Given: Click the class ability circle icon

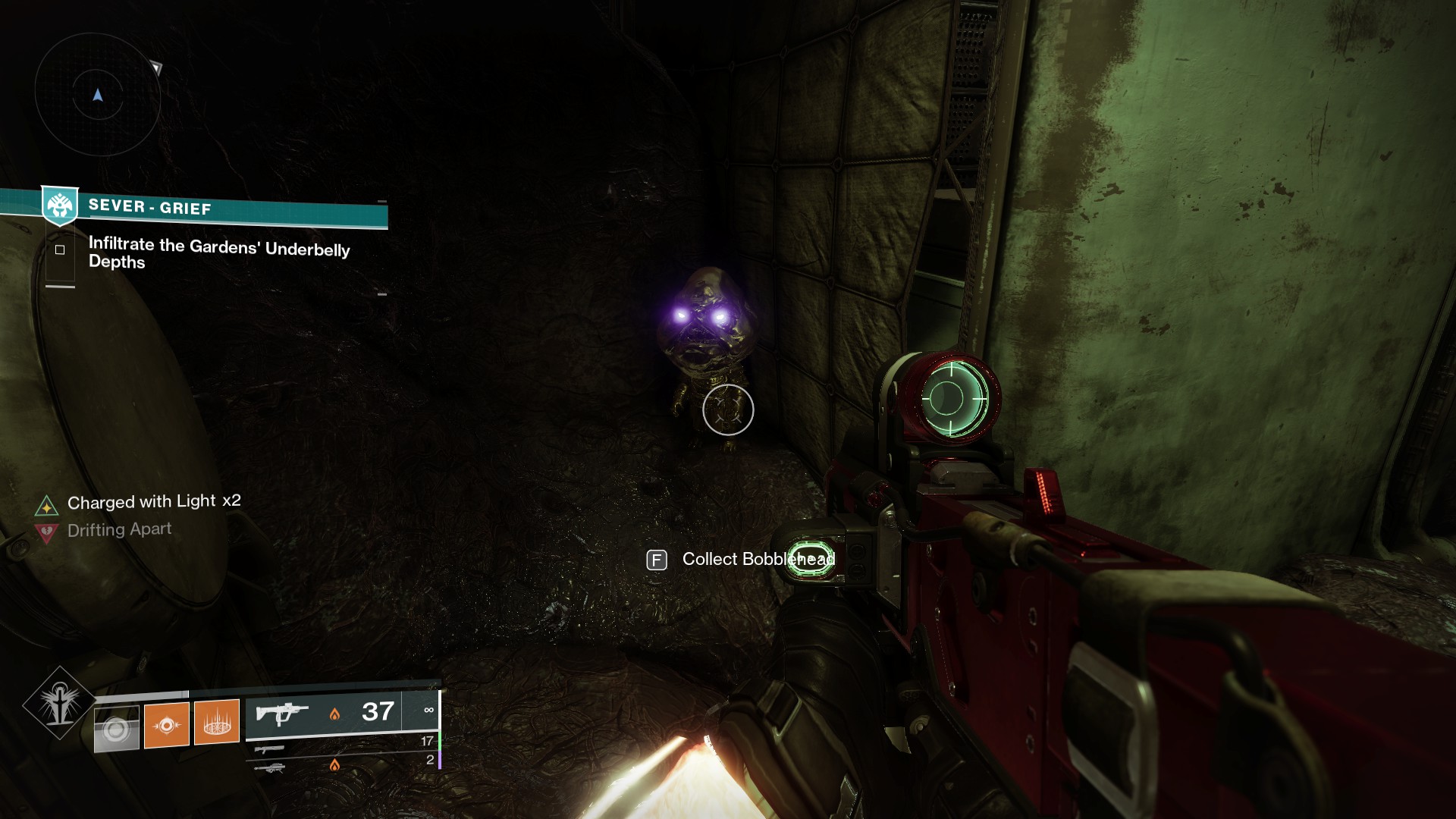Looking at the screenshot, I should [x=116, y=728].
